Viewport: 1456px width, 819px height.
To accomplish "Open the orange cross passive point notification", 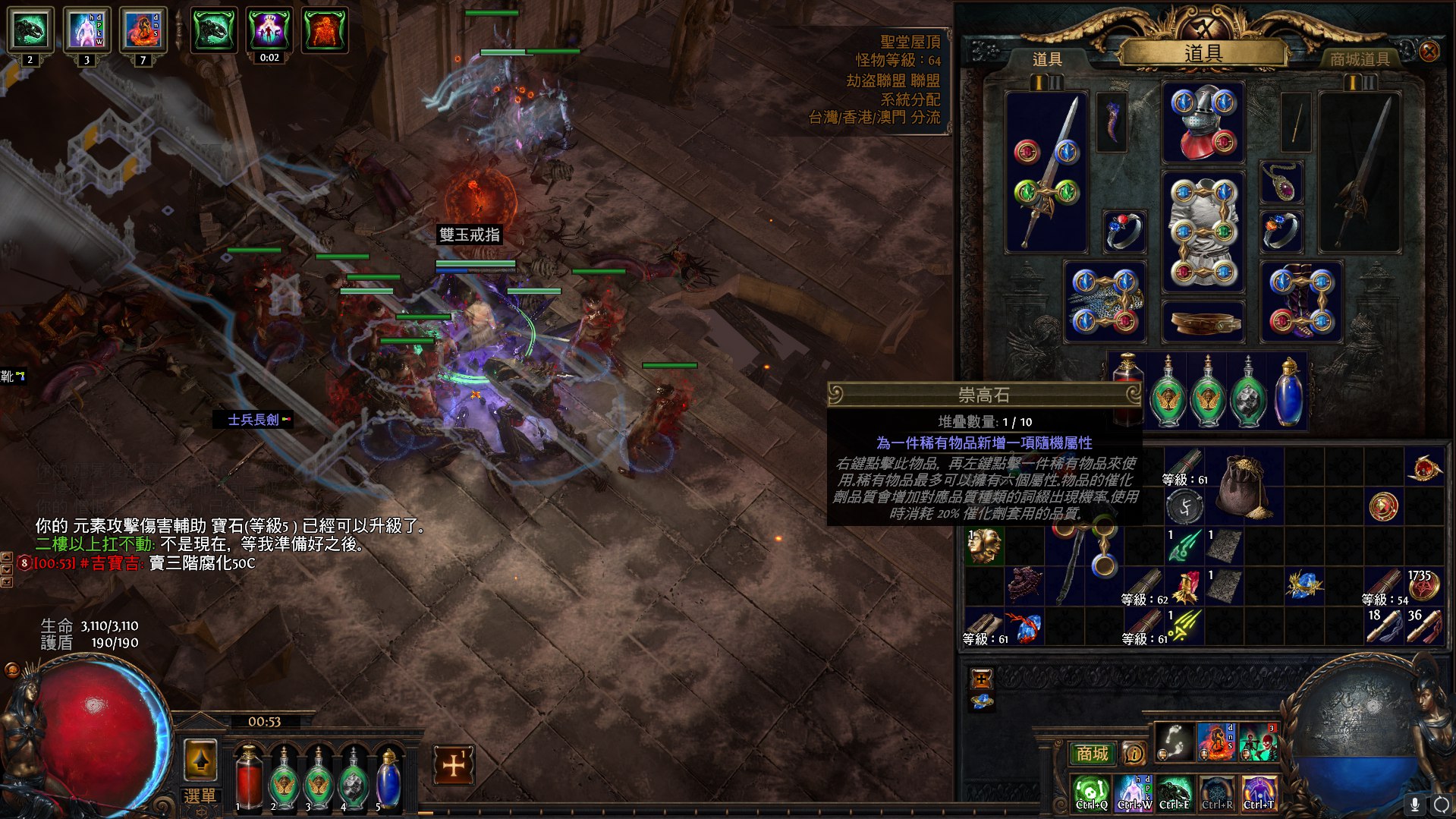I will [x=454, y=765].
